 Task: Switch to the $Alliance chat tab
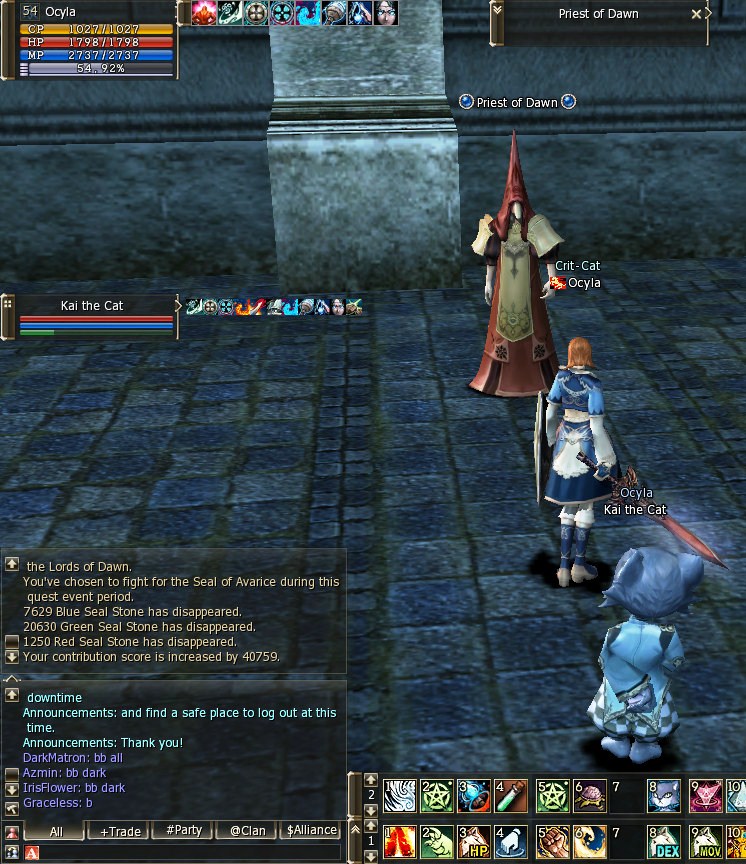[311, 831]
